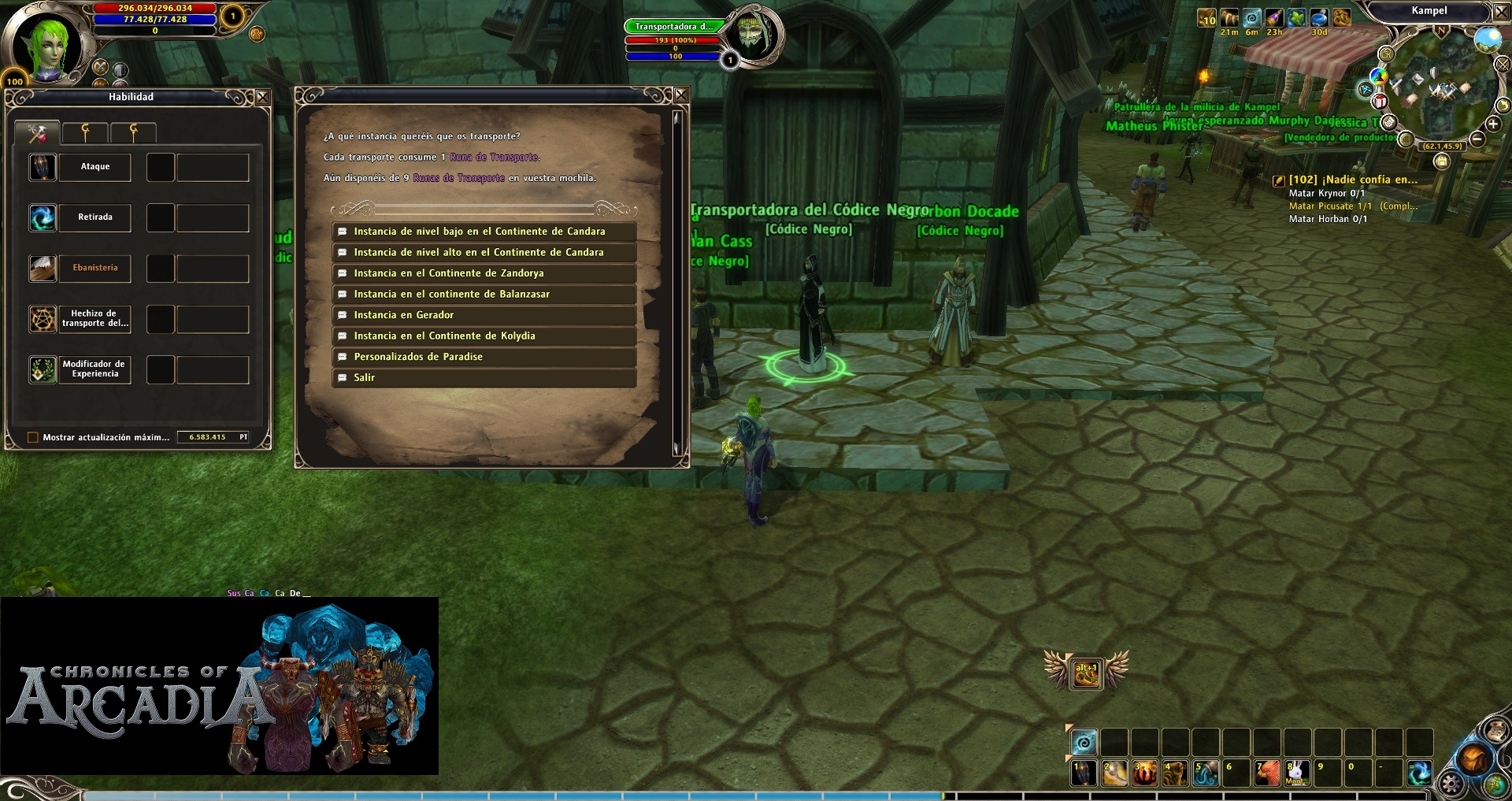The width and height of the screenshot is (1512, 801).
Task: Zoom in the minimap with plus button
Action: pyautogui.click(x=1493, y=124)
